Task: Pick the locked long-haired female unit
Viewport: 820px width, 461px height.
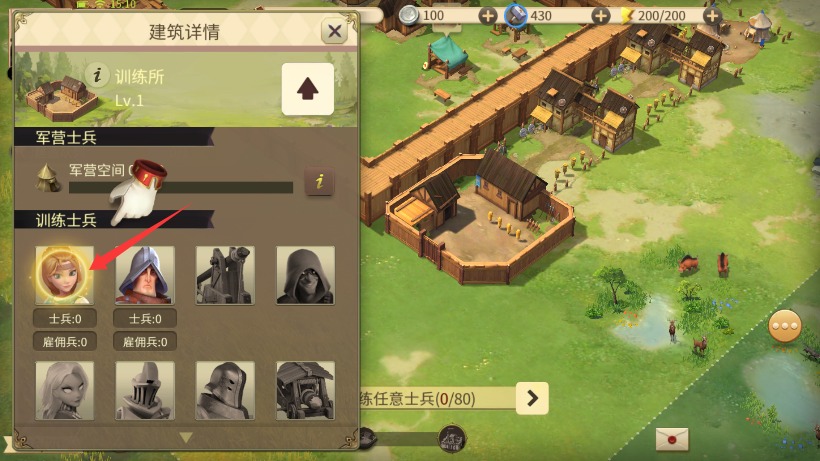Action: (x=64, y=390)
